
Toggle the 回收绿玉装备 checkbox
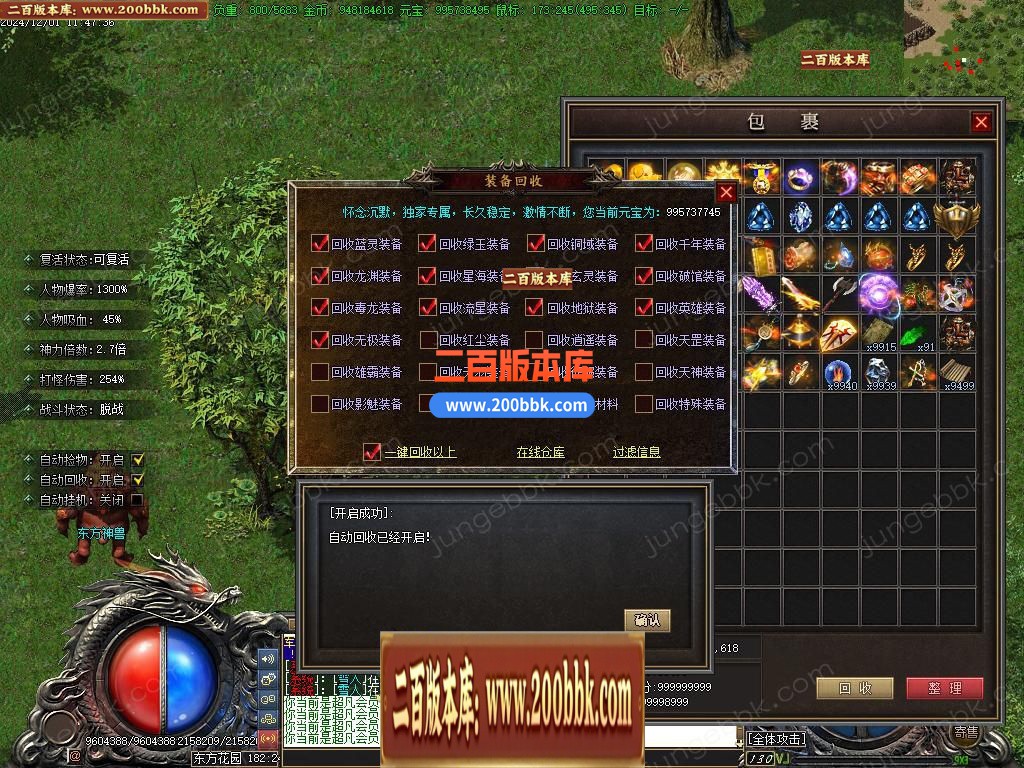pyautogui.click(x=428, y=244)
